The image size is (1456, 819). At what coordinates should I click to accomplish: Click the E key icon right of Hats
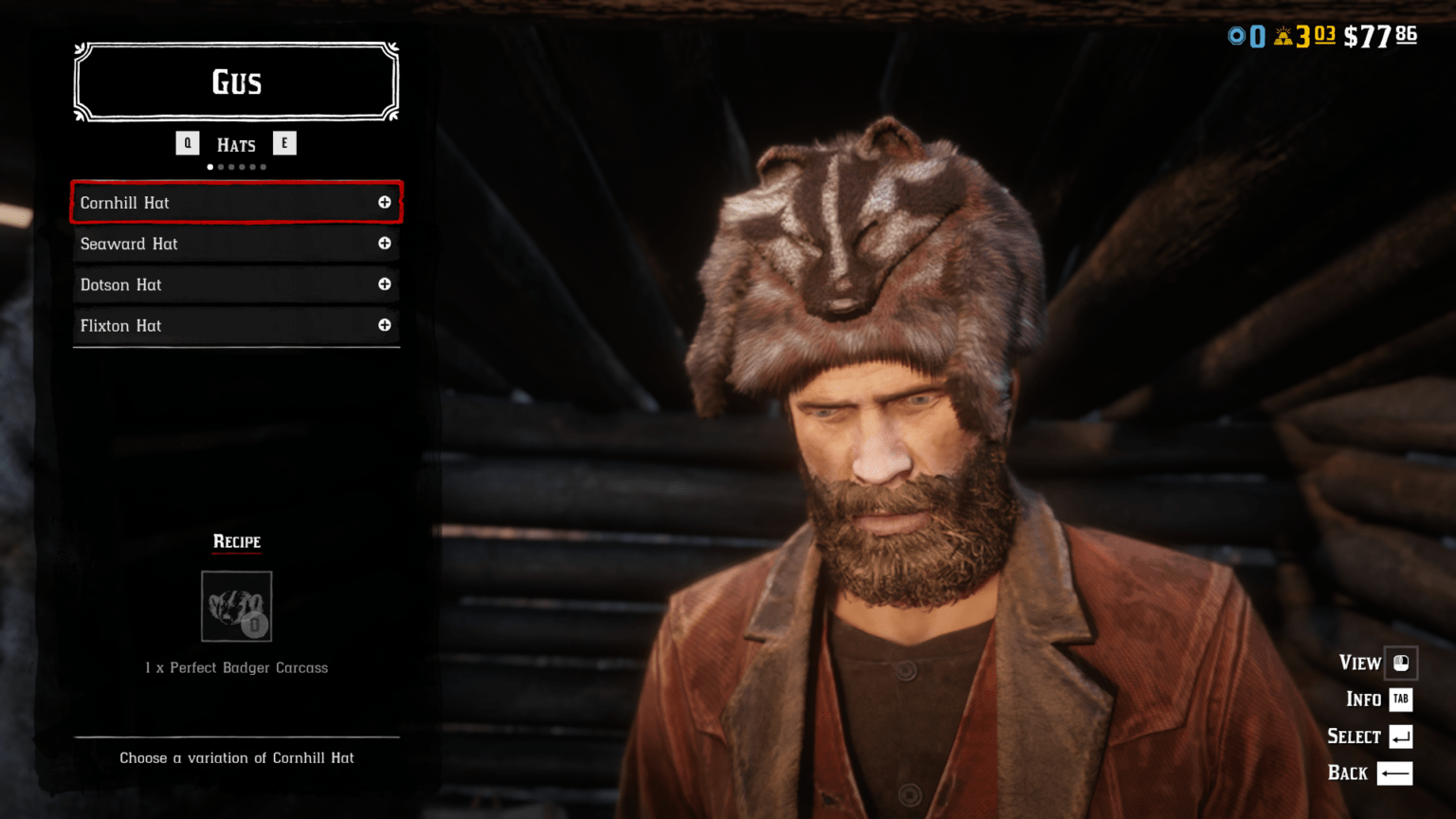(285, 143)
